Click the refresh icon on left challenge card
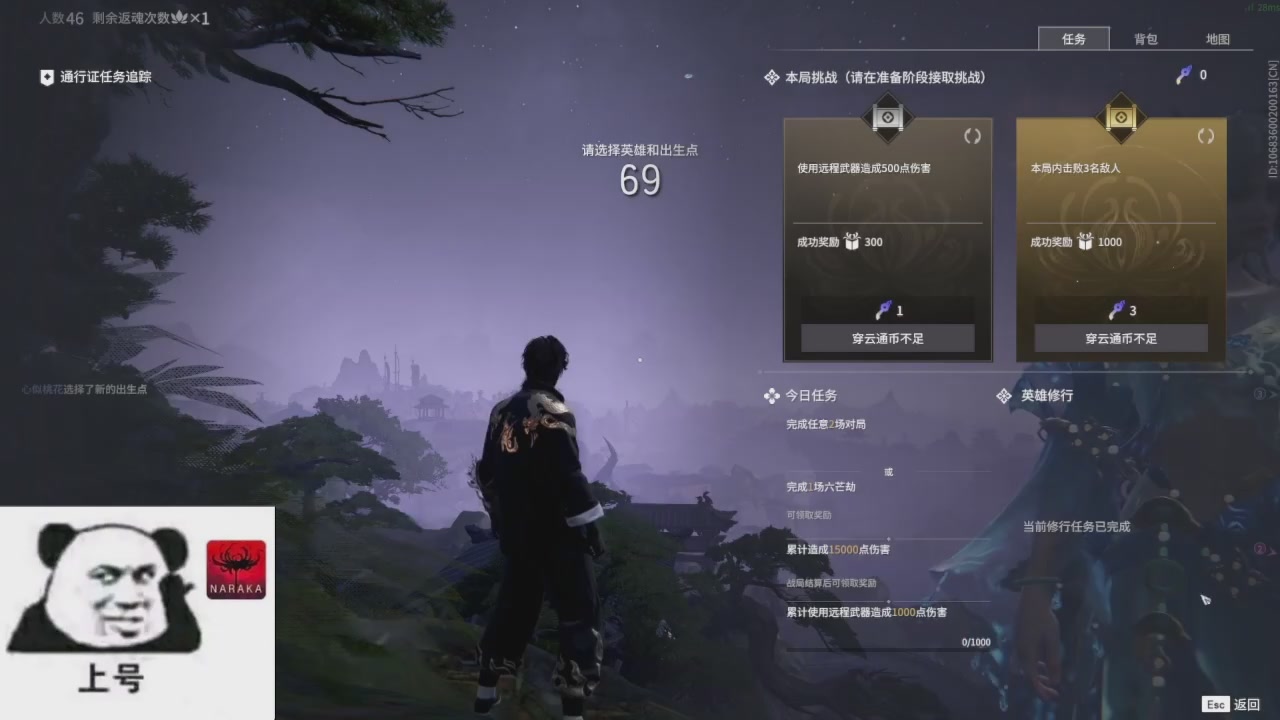Image resolution: width=1280 pixels, height=720 pixels. 972,136
